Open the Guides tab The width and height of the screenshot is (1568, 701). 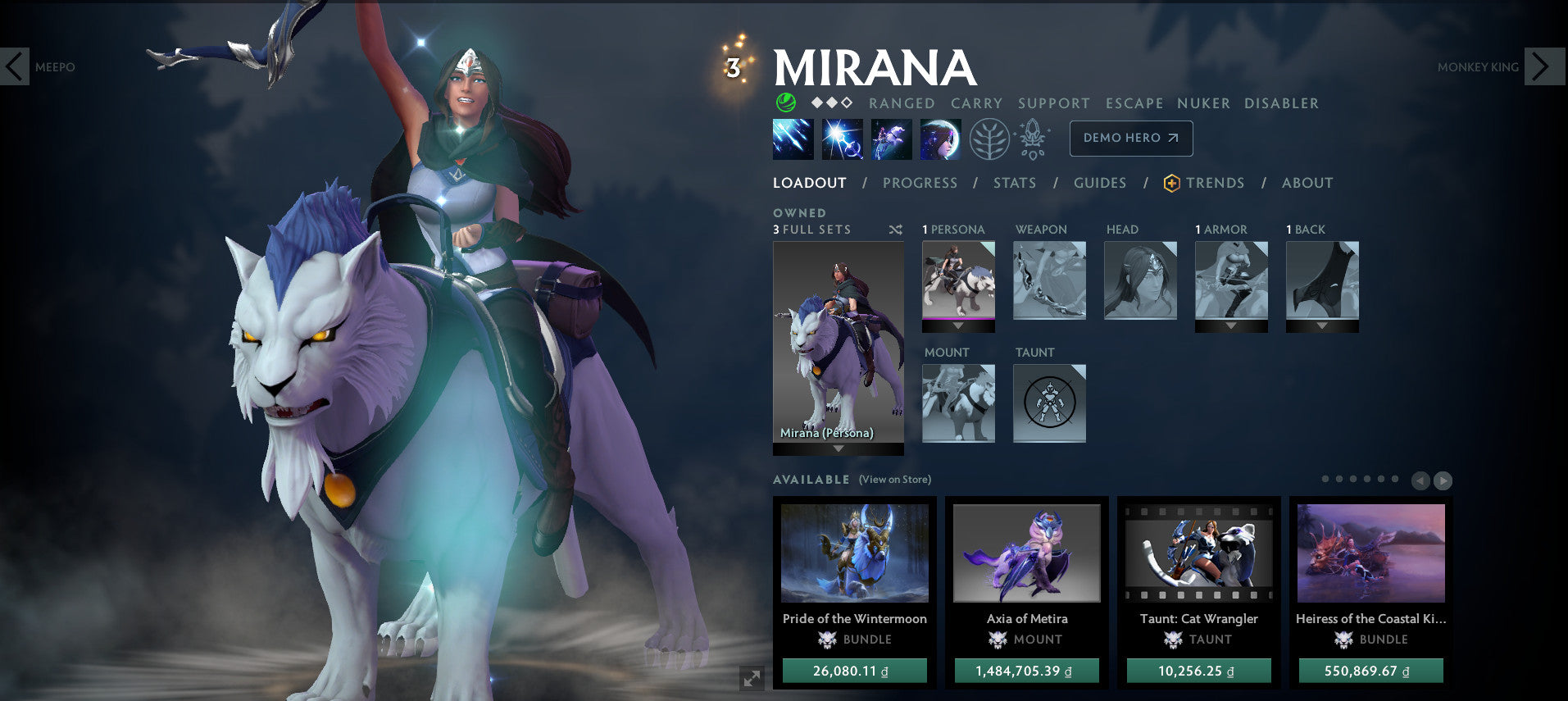click(x=1099, y=183)
